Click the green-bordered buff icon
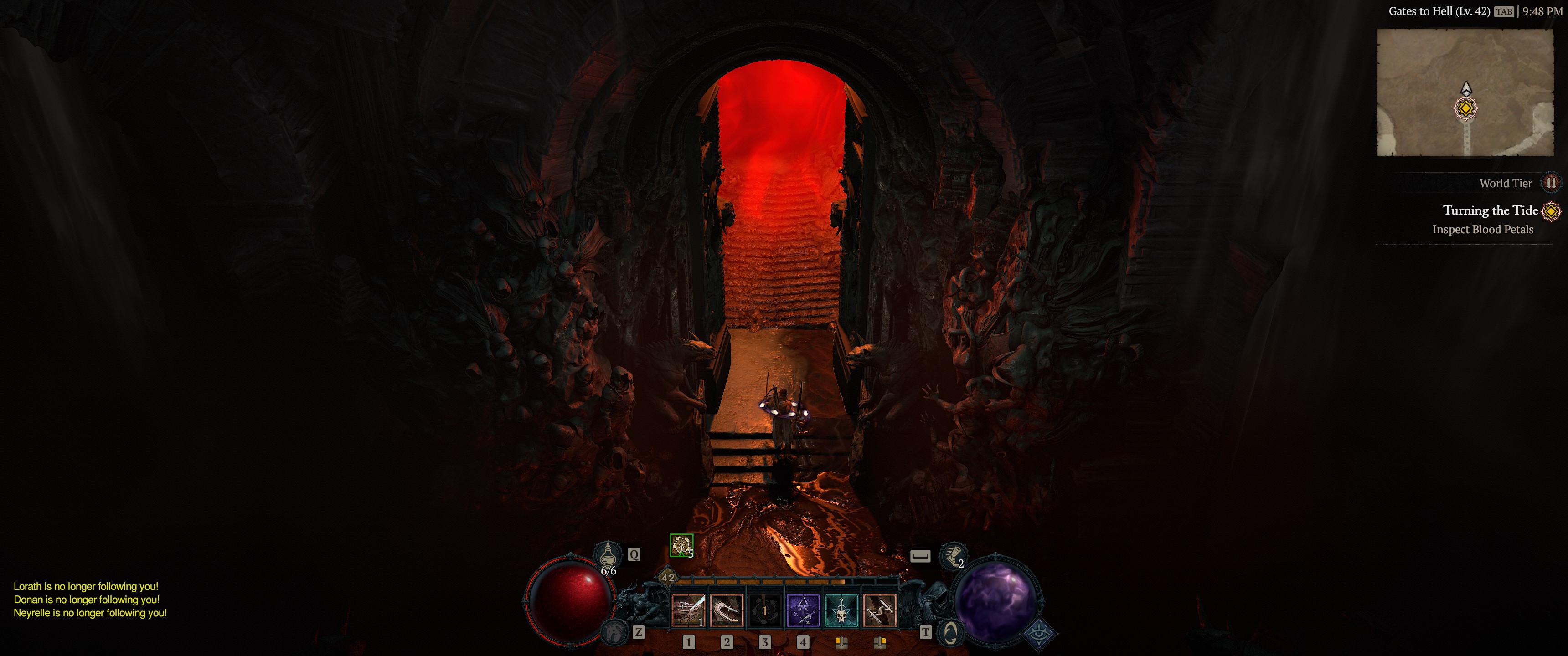The image size is (1568, 656). (x=681, y=545)
